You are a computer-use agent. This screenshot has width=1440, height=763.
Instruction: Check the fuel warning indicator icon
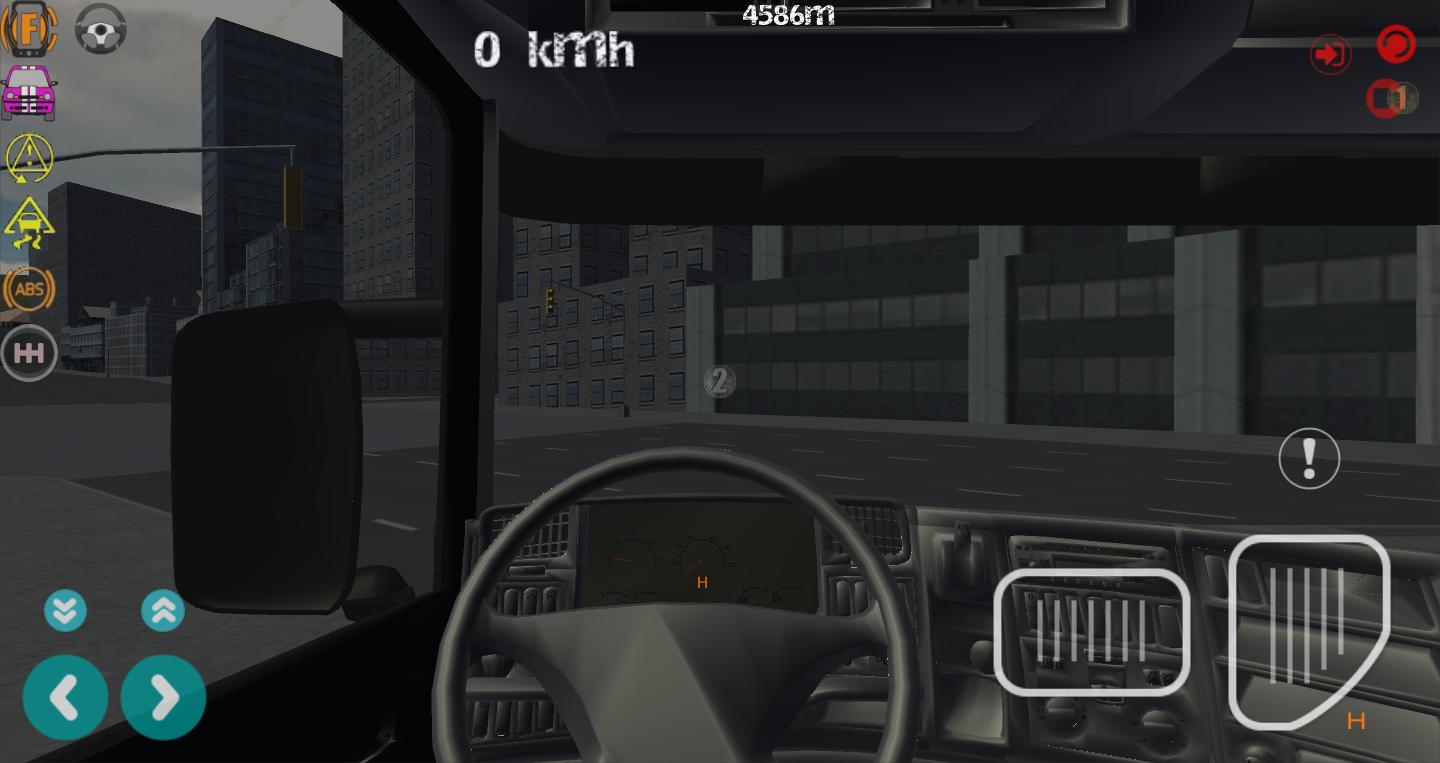click(x=29, y=29)
